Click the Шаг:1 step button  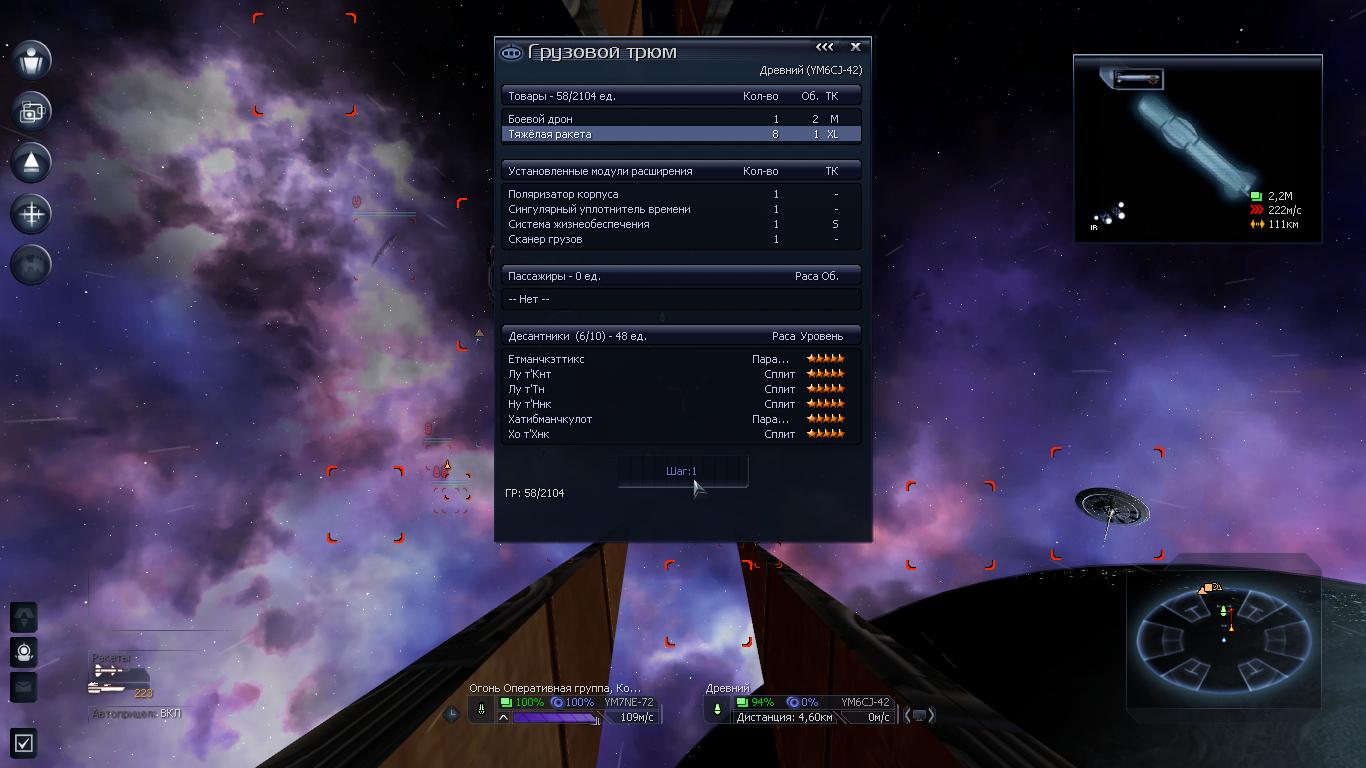tap(682, 471)
